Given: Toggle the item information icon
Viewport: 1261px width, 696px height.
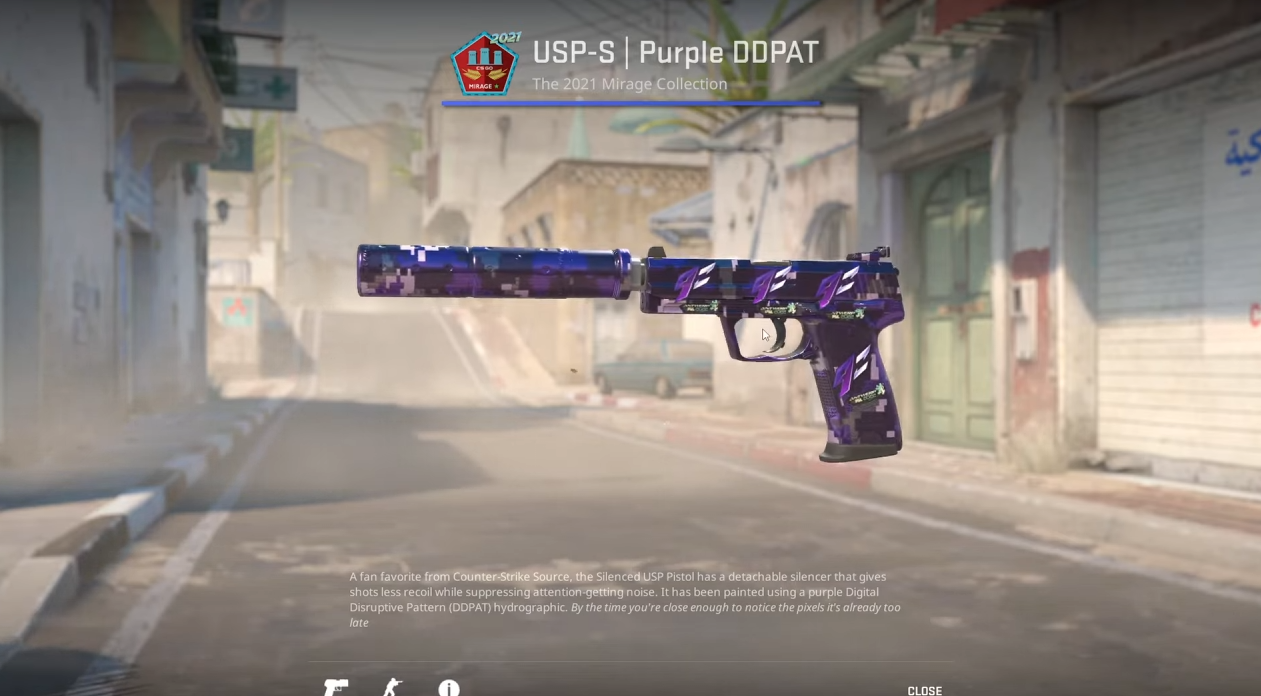Looking at the screenshot, I should [x=448, y=688].
